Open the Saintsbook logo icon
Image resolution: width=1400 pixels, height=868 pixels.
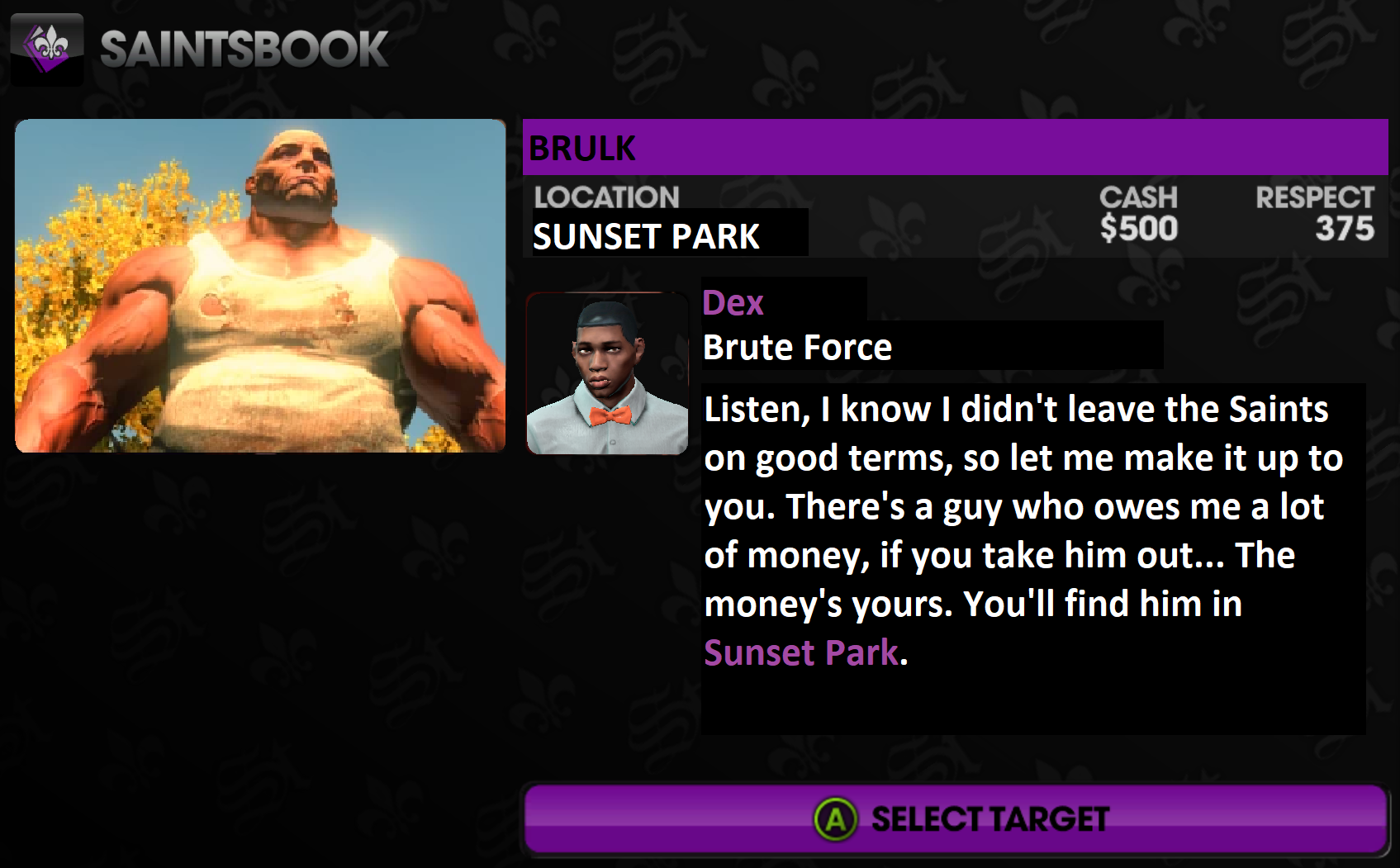47,49
